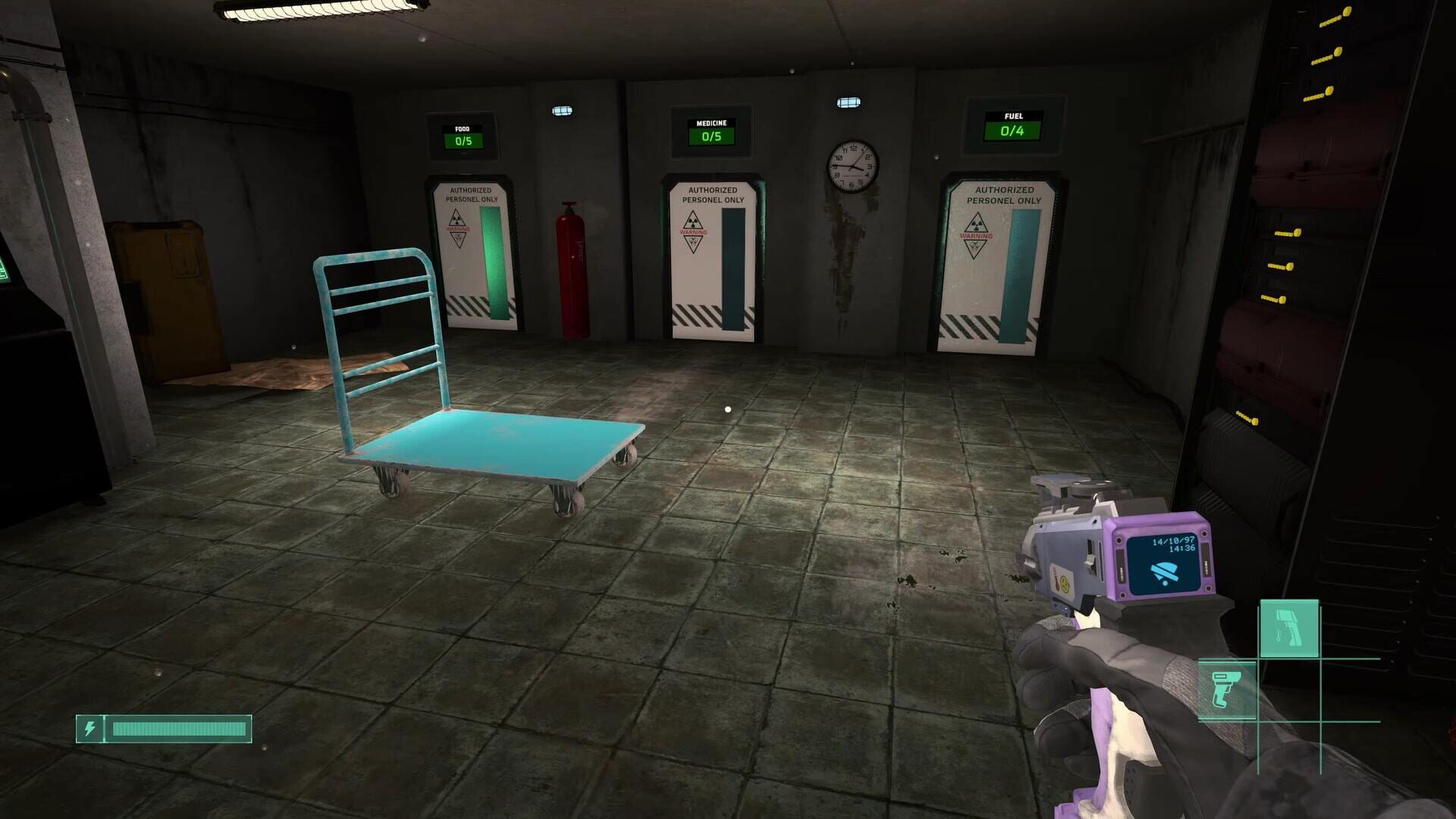The image size is (1456, 819).
Task: Click the no-signal WiFi icon on the device screen
Action: pyautogui.click(x=1164, y=573)
